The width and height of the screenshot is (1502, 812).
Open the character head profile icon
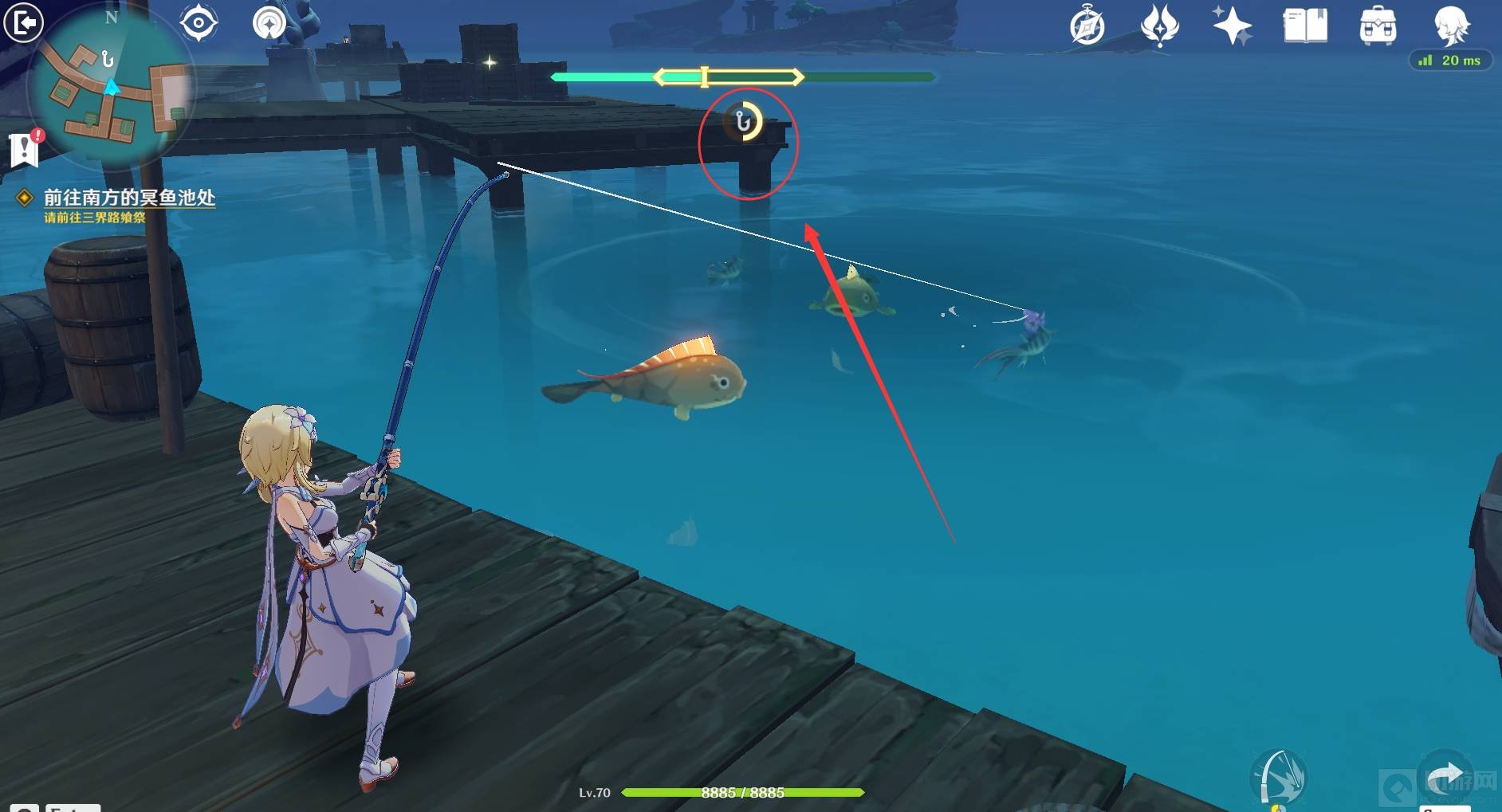click(1451, 25)
